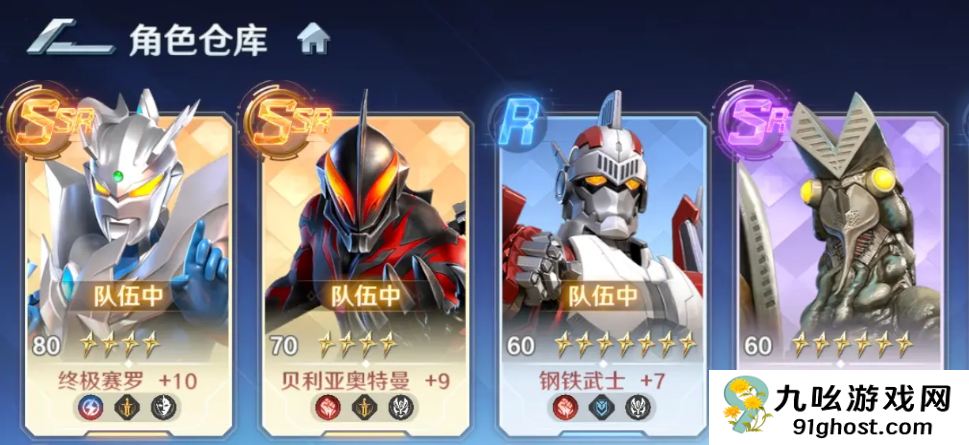Open the home icon next to 角色仓库
Screen dimensions: 969x445
click(313, 40)
